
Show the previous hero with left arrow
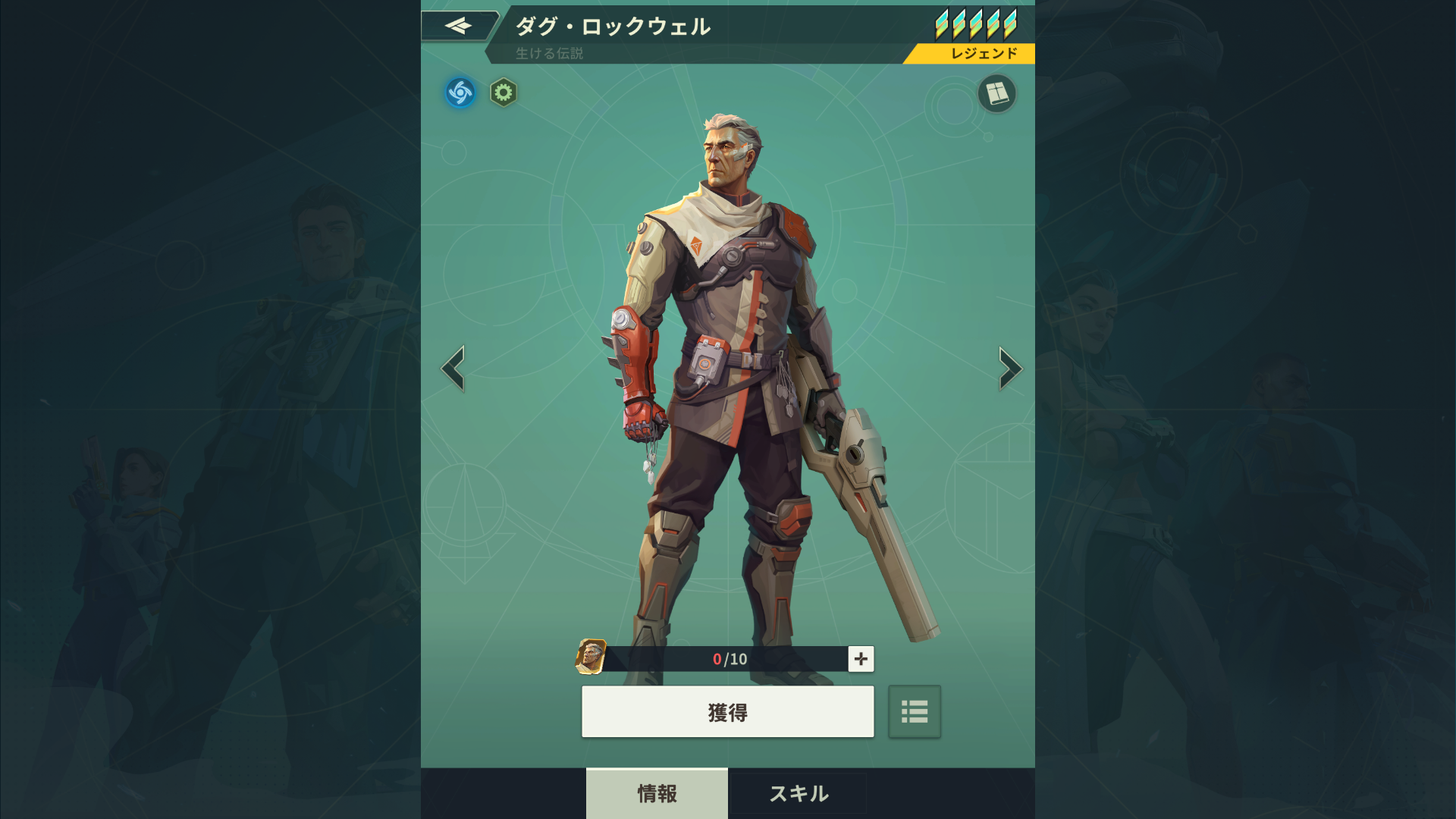coord(453,369)
